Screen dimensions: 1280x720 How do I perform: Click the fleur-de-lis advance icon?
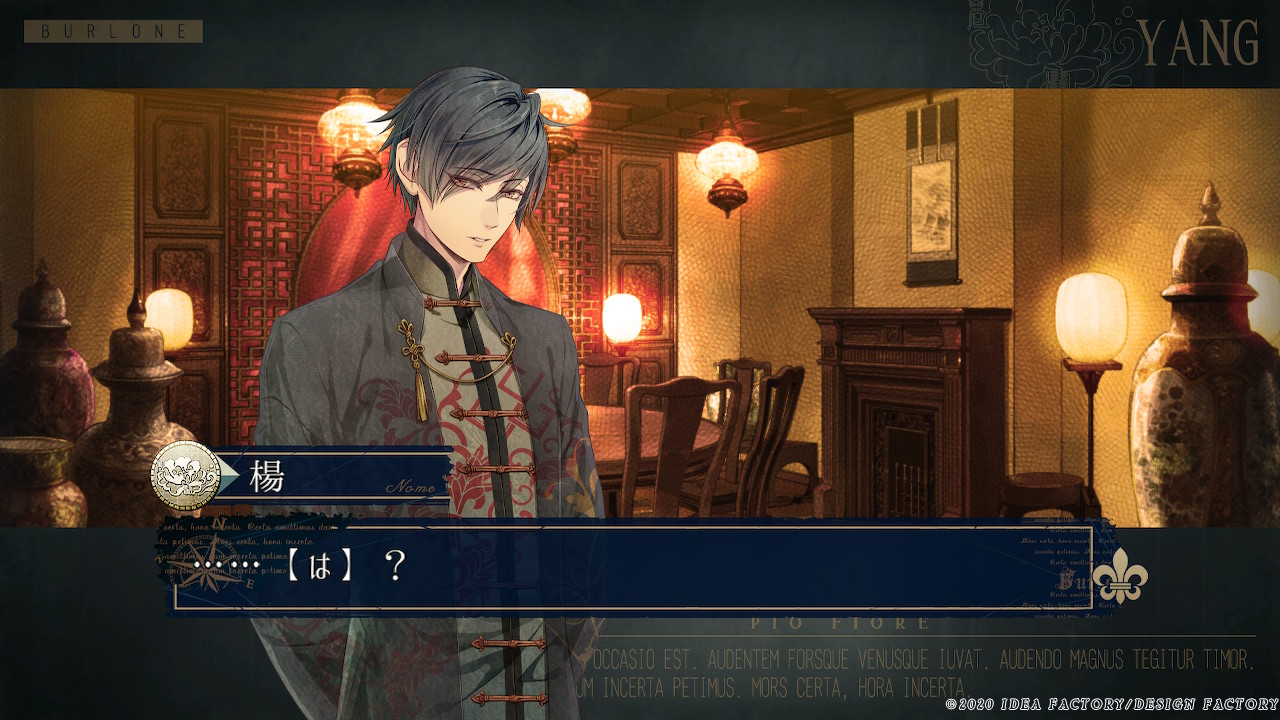(x=1119, y=575)
